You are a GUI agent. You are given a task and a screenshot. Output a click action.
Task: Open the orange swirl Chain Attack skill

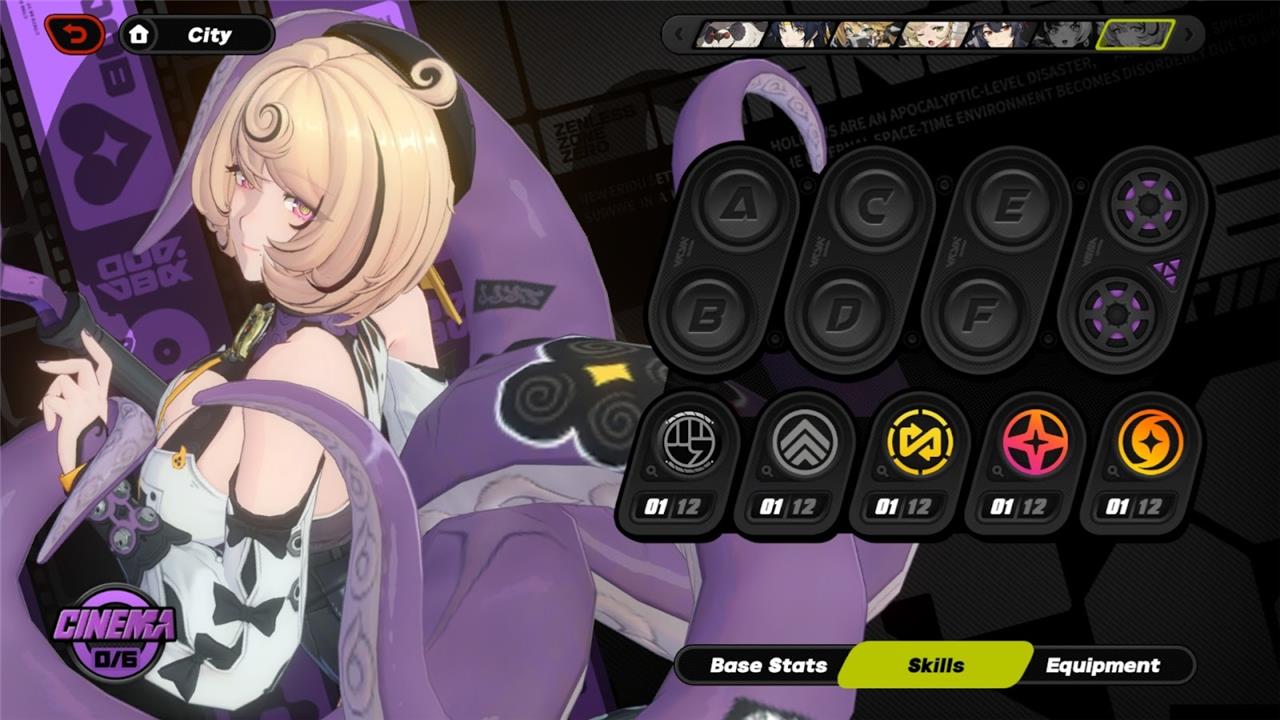point(1150,442)
